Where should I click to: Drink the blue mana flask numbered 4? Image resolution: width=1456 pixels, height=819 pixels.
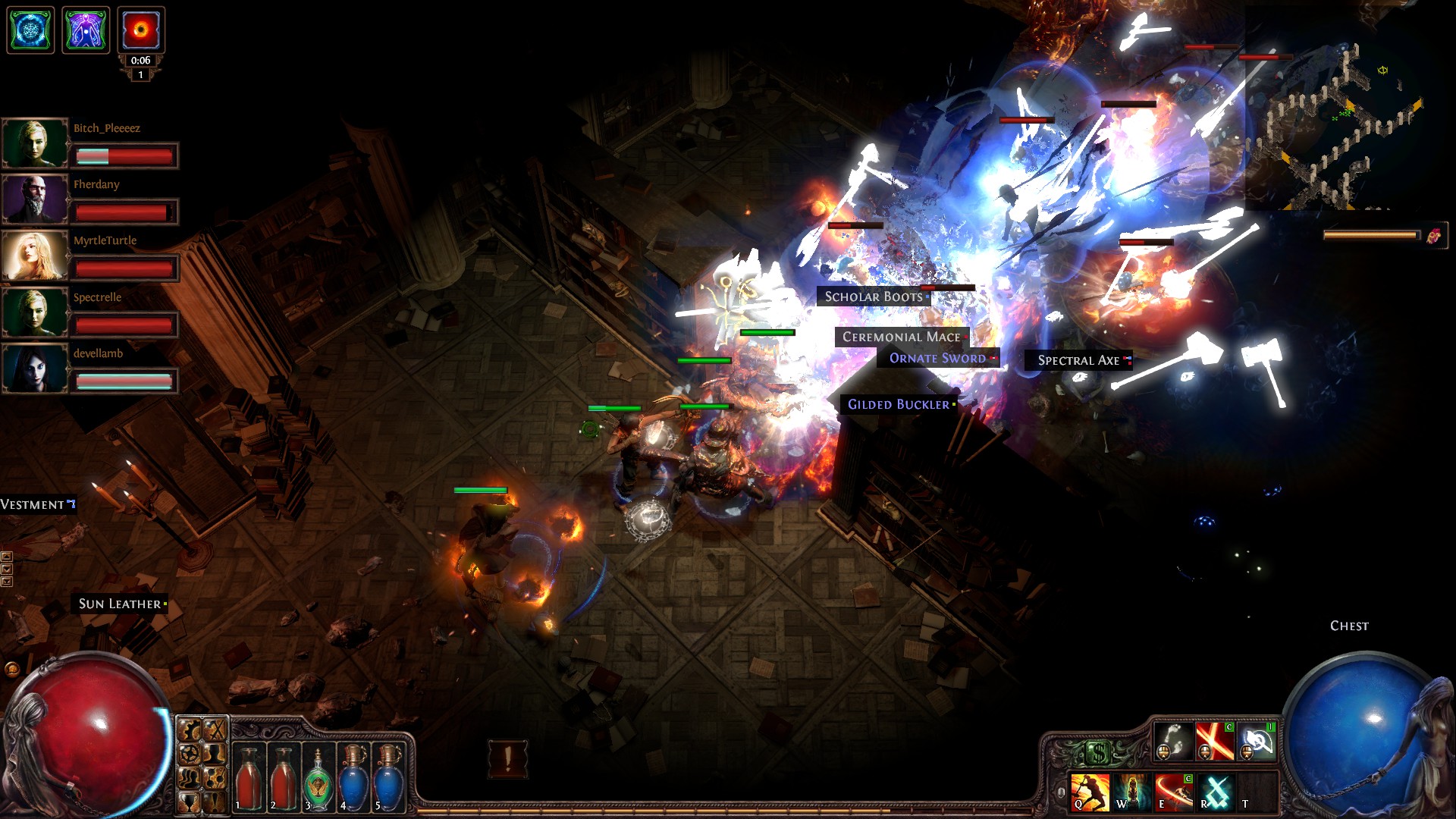(353, 778)
